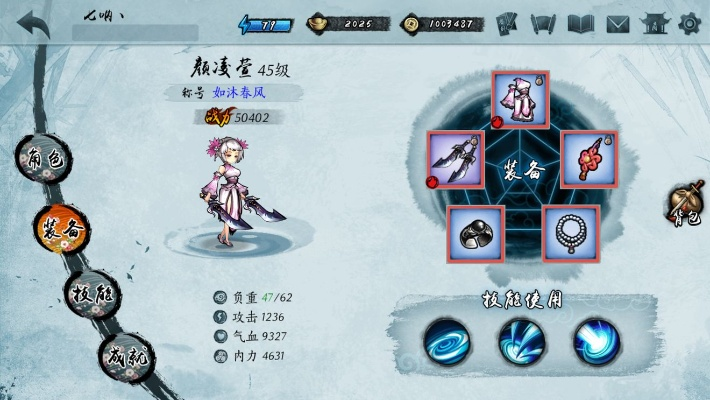This screenshot has height=400, width=710.
Task: Open the temple gate icon
Action: point(655,22)
